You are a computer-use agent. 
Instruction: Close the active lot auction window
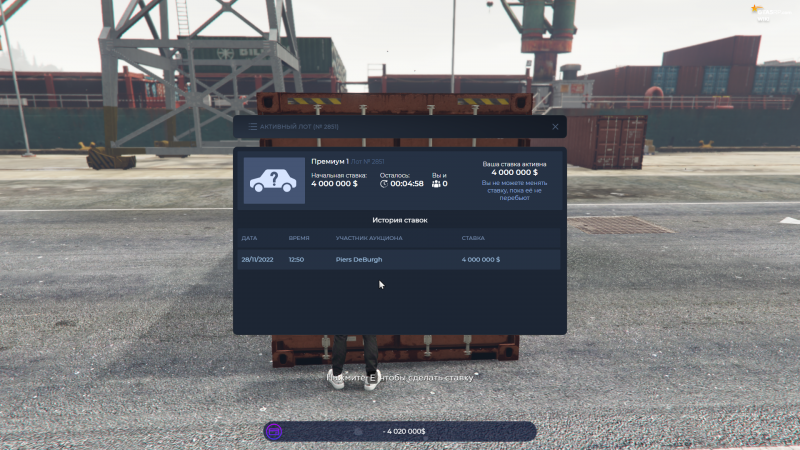pyautogui.click(x=555, y=127)
